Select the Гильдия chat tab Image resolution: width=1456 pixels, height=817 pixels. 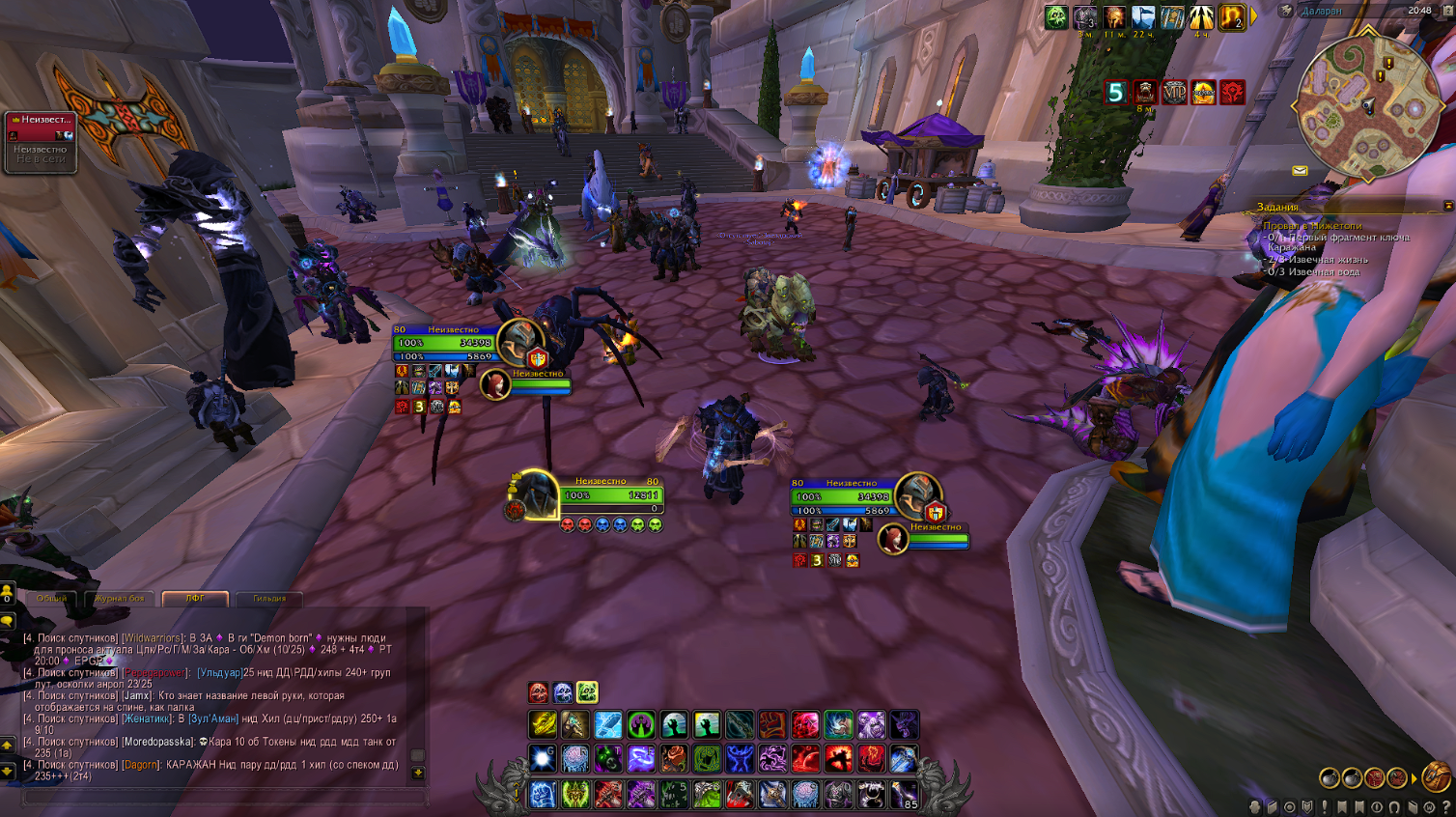269,599
